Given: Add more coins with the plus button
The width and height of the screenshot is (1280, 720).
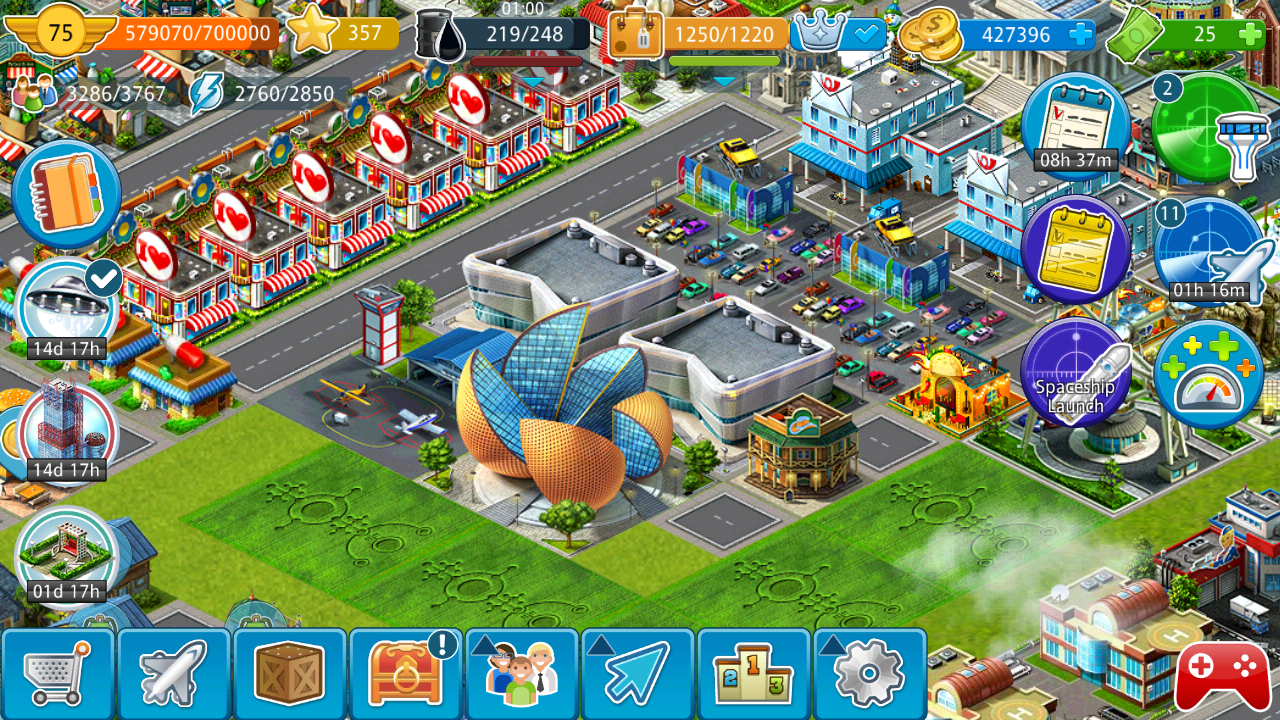Looking at the screenshot, I should (1080, 35).
